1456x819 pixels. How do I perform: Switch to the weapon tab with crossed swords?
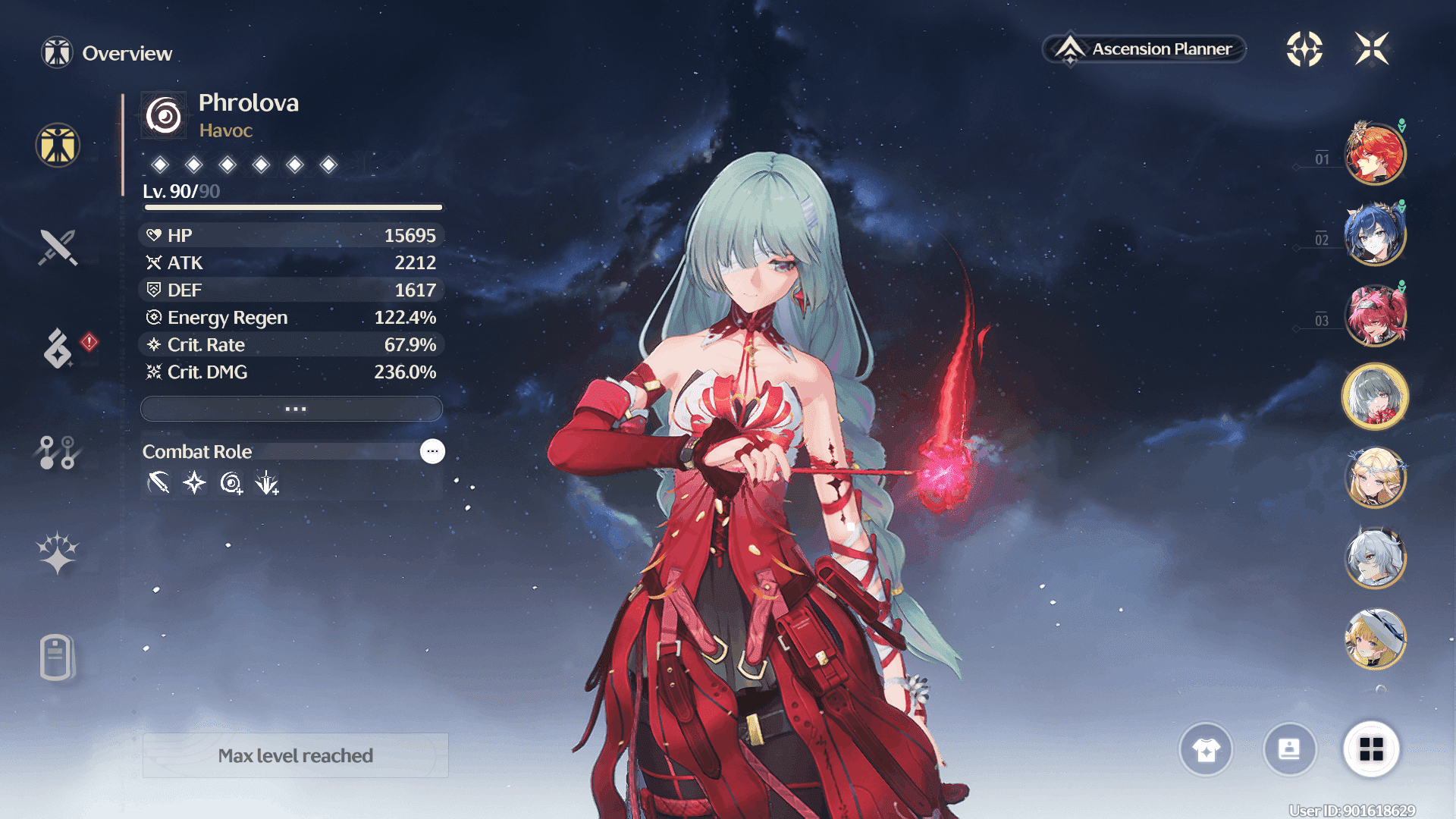point(58,247)
